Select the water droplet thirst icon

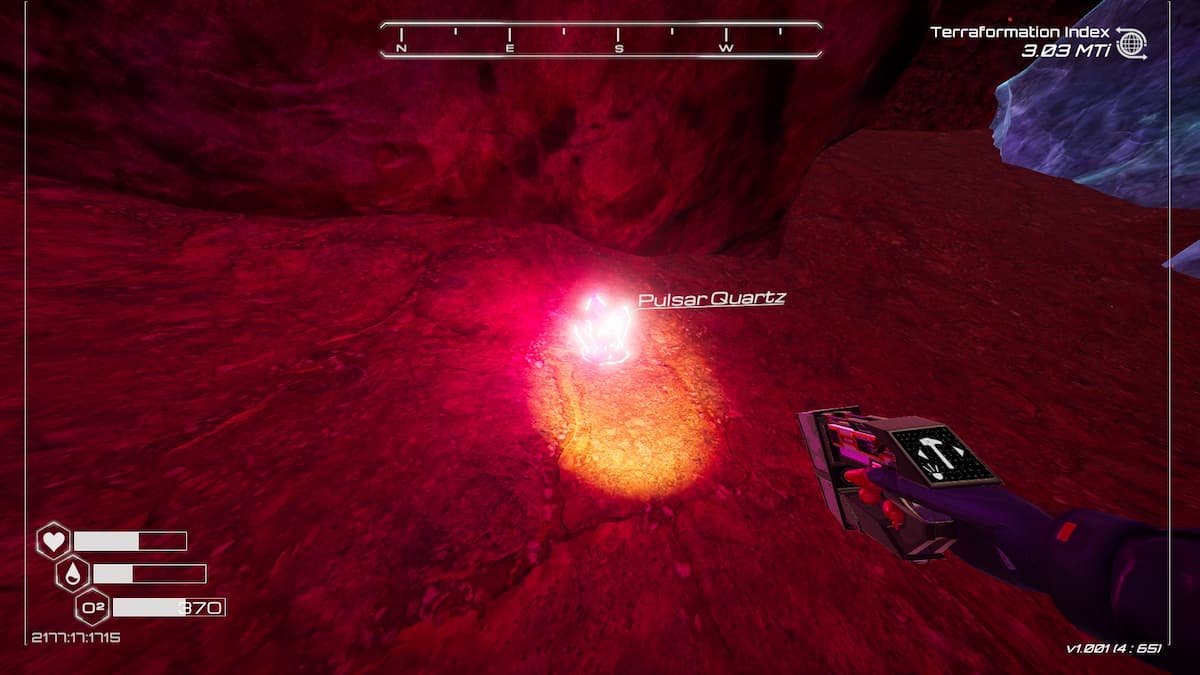pos(73,574)
